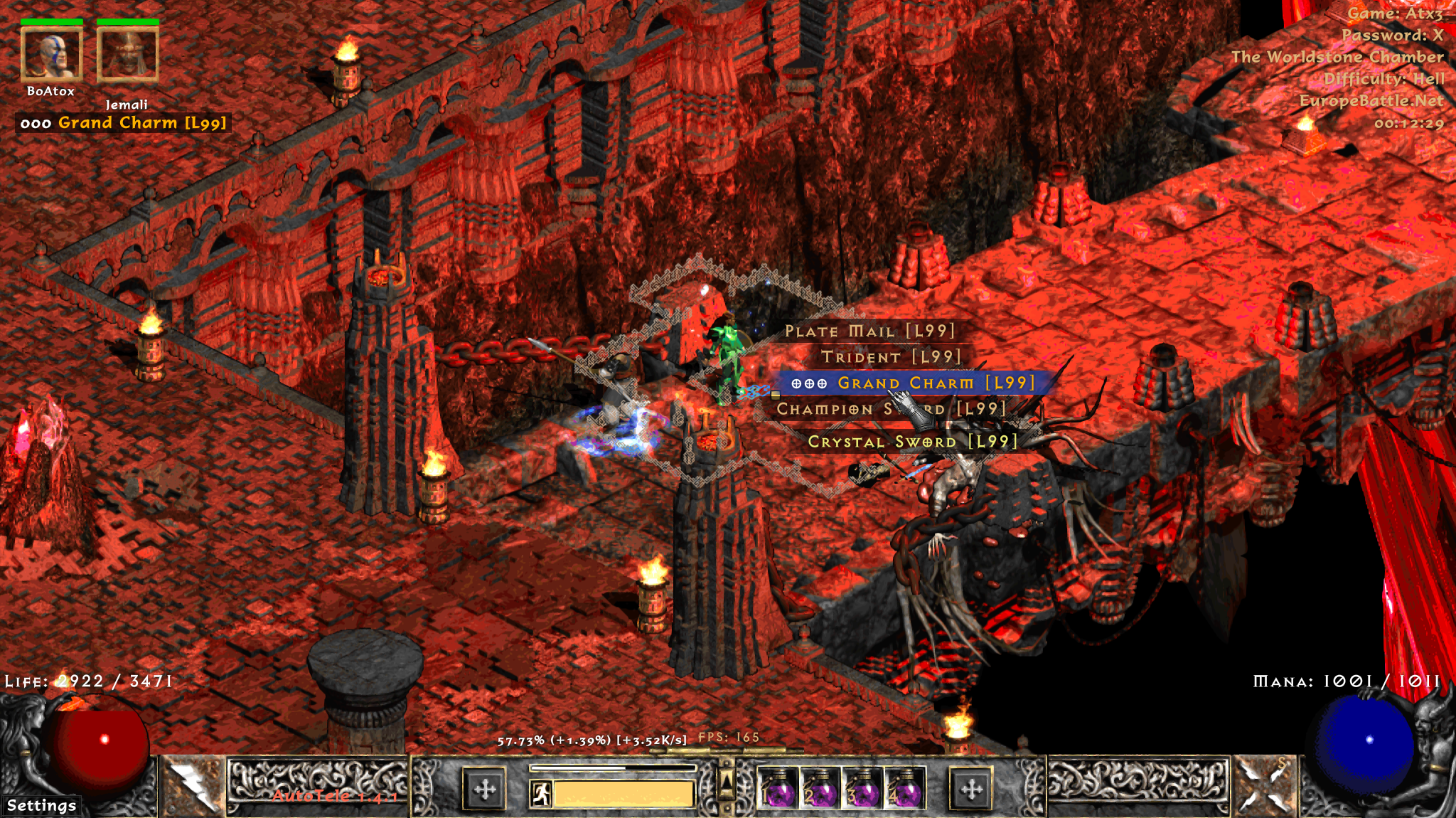Pick up the Trident item label
This screenshot has height=818, width=1456.
(891, 357)
